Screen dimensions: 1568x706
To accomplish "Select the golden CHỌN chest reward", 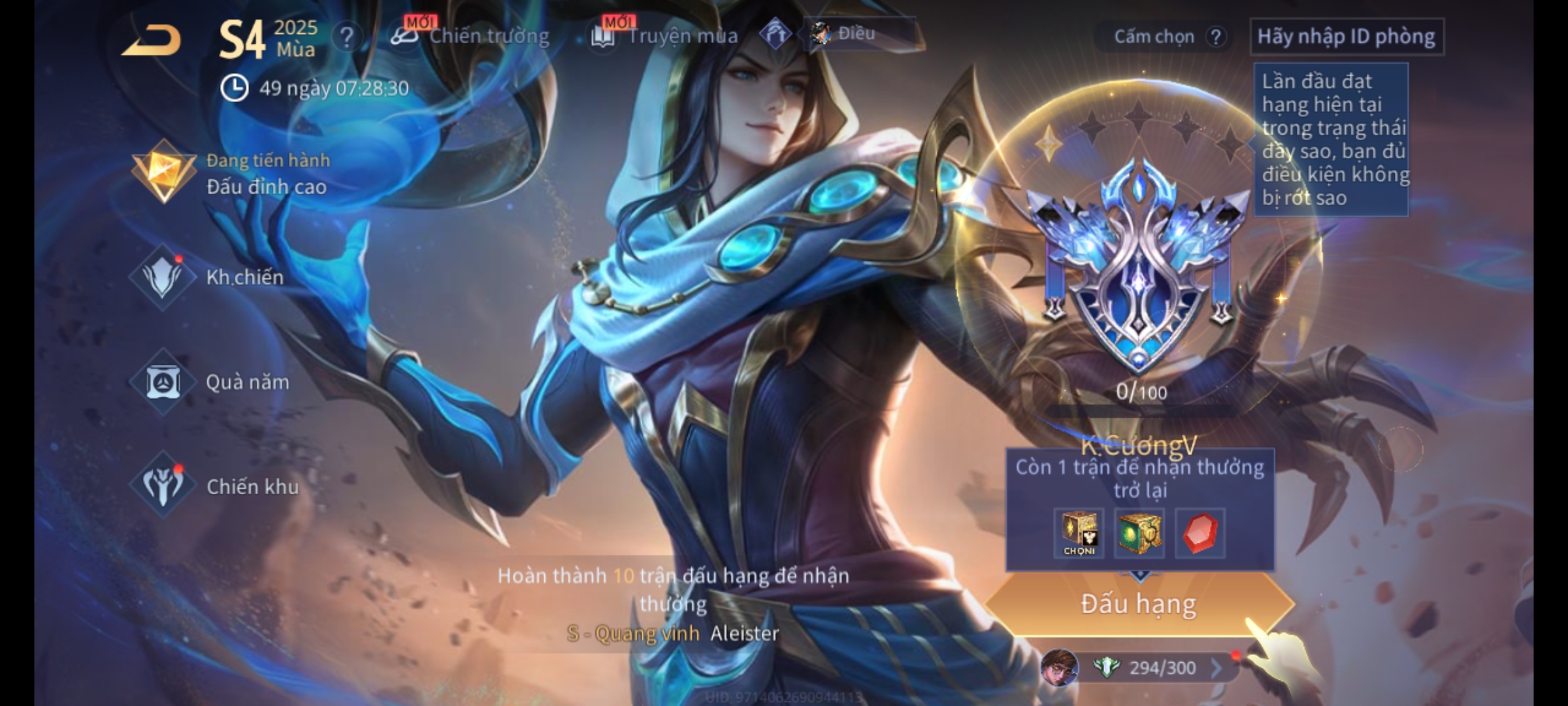I will click(1079, 533).
